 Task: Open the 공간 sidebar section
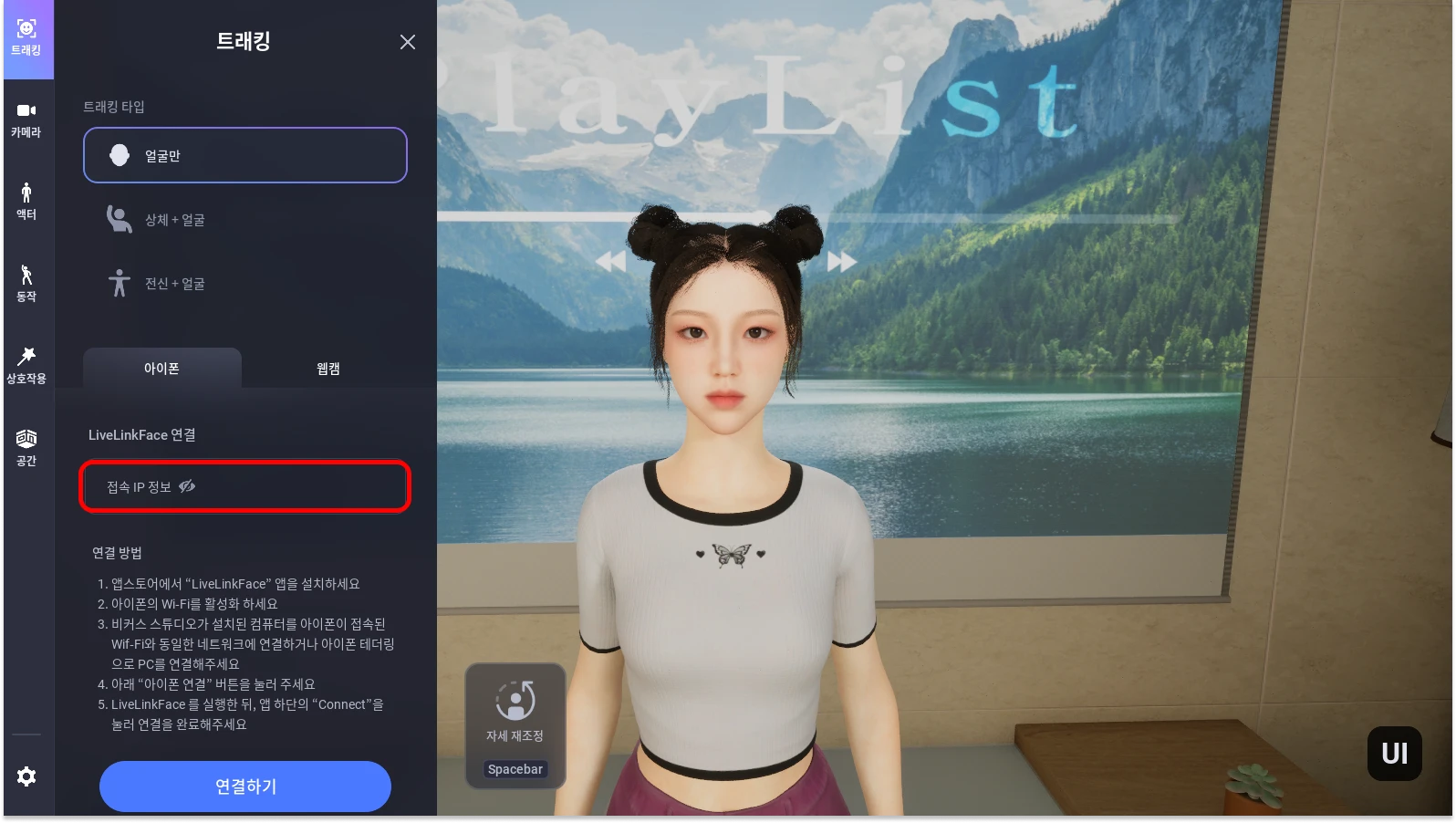[26, 448]
